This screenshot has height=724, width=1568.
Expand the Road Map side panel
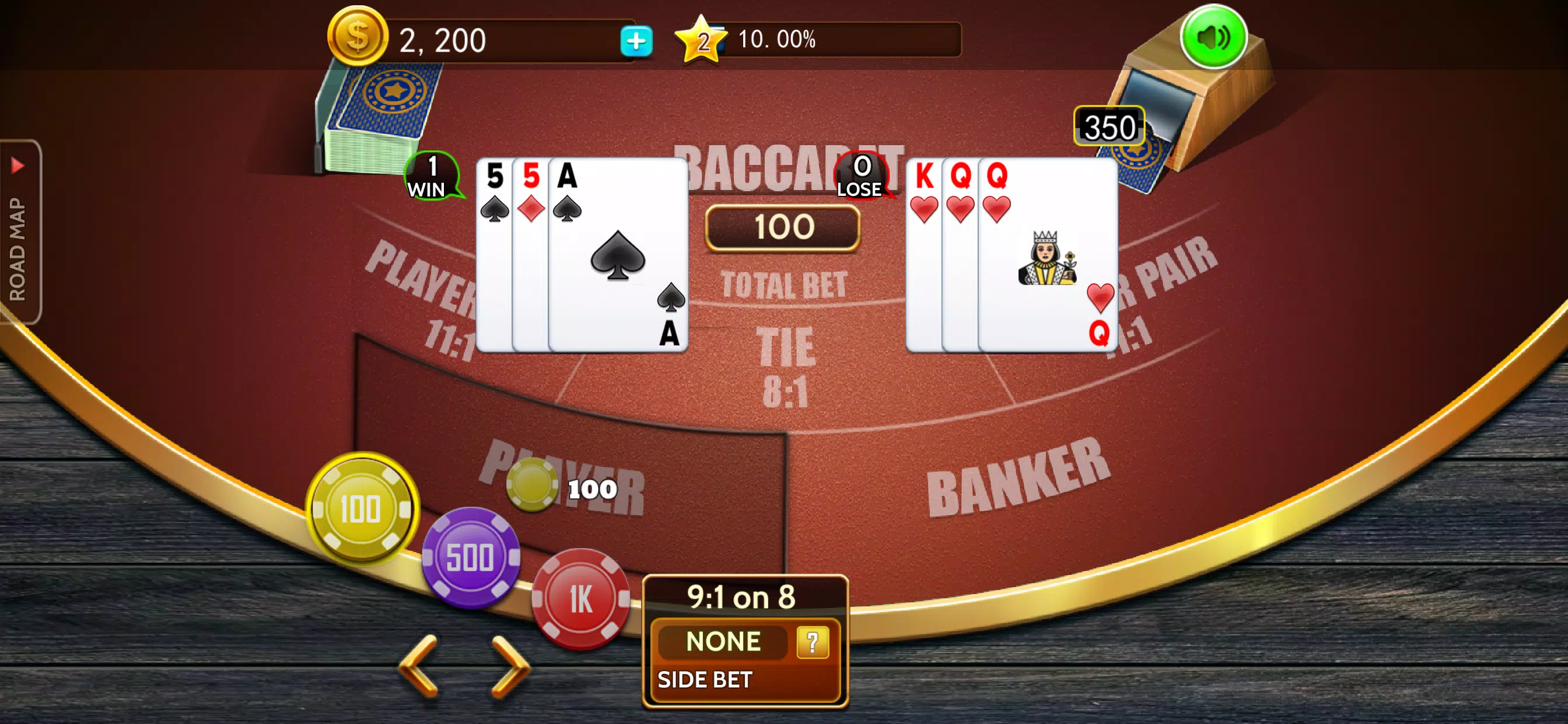coord(19,231)
